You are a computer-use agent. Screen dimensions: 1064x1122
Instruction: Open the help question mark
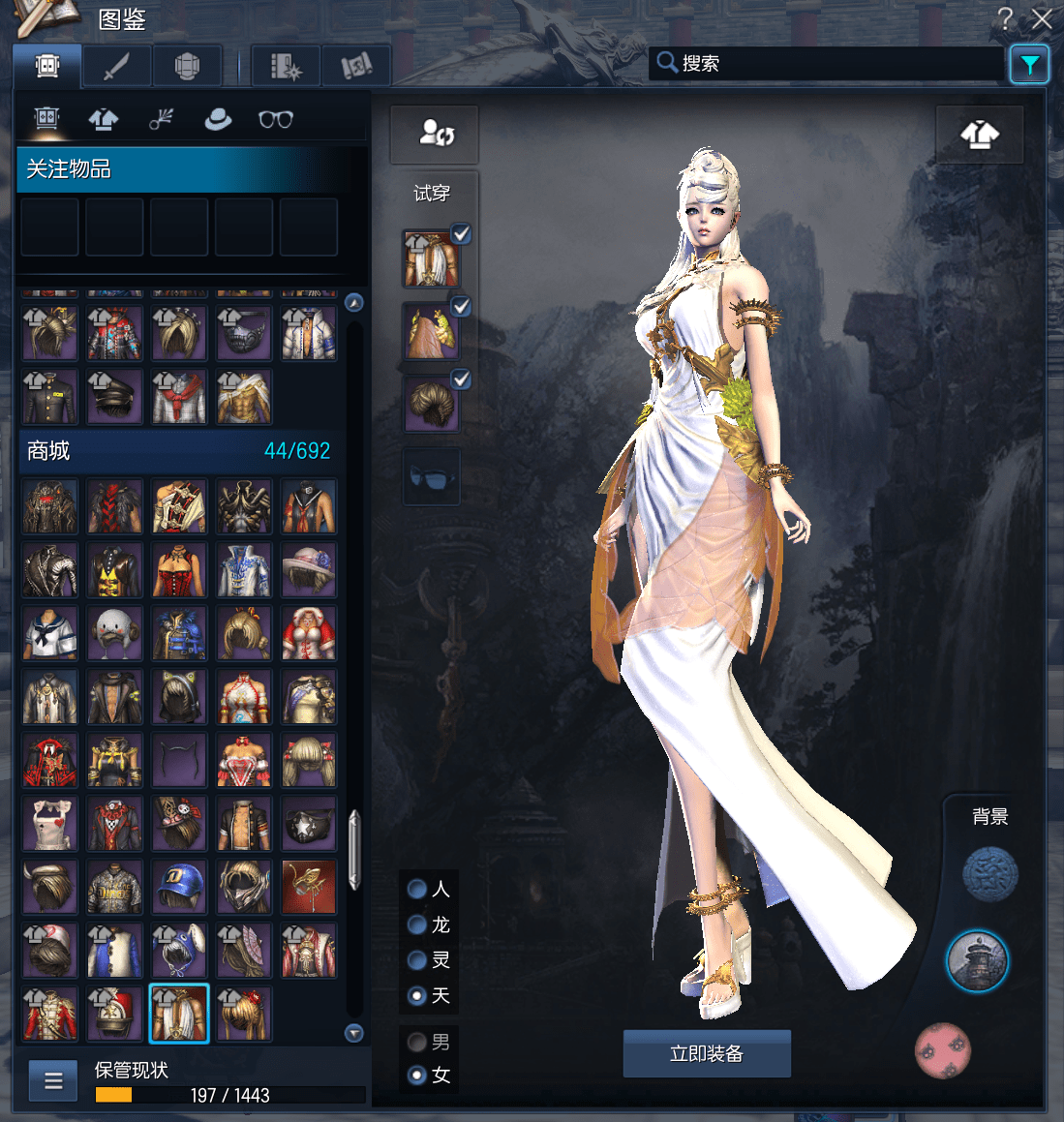tap(1006, 19)
